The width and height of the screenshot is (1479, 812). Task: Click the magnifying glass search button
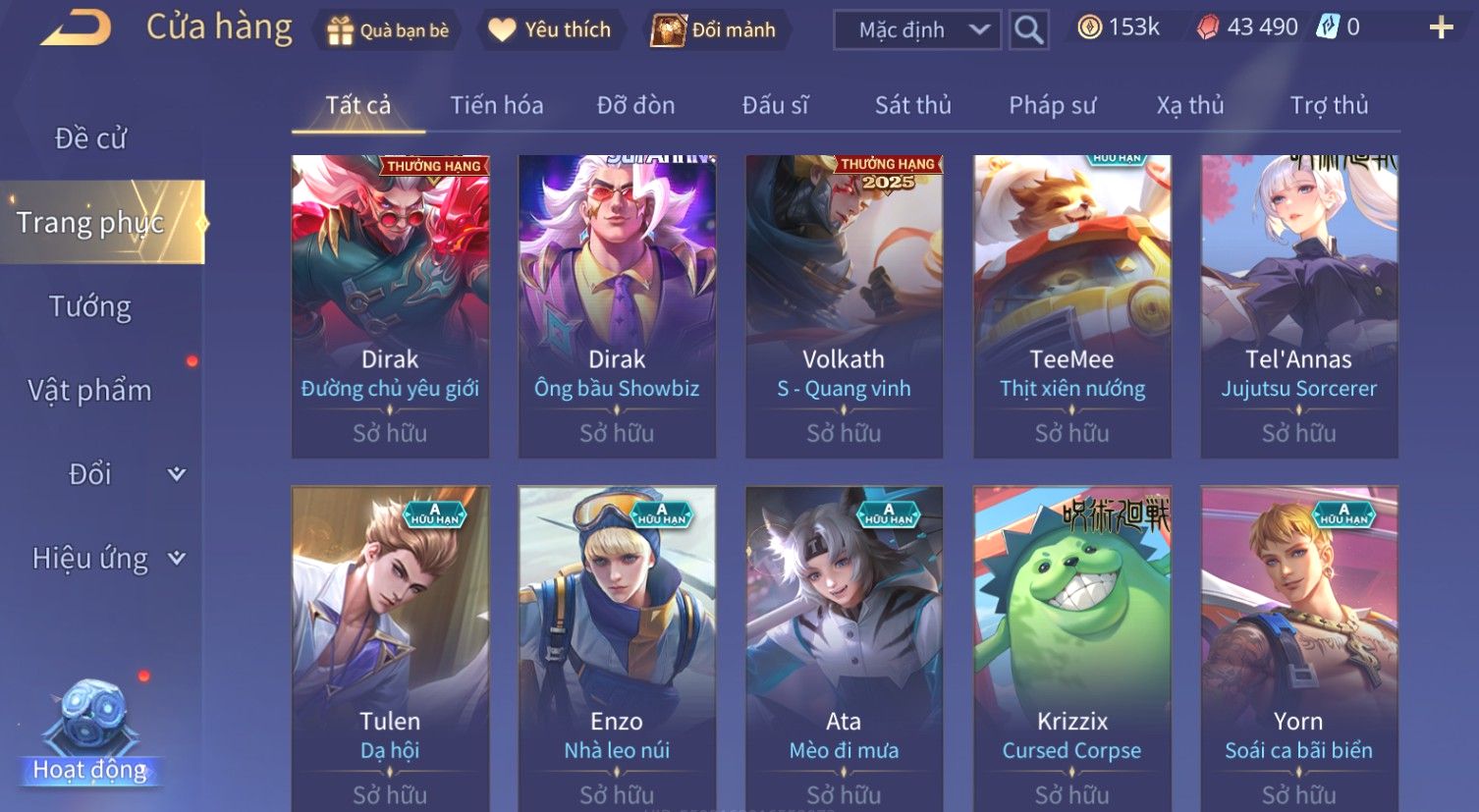coord(1028,30)
